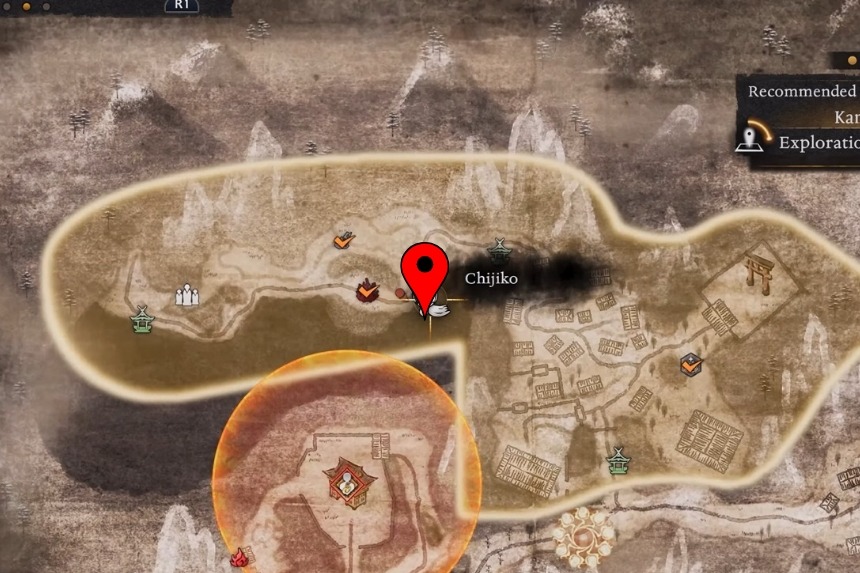Select the red bonfire marker with checkmark
The height and width of the screenshot is (573, 860).
[368, 291]
